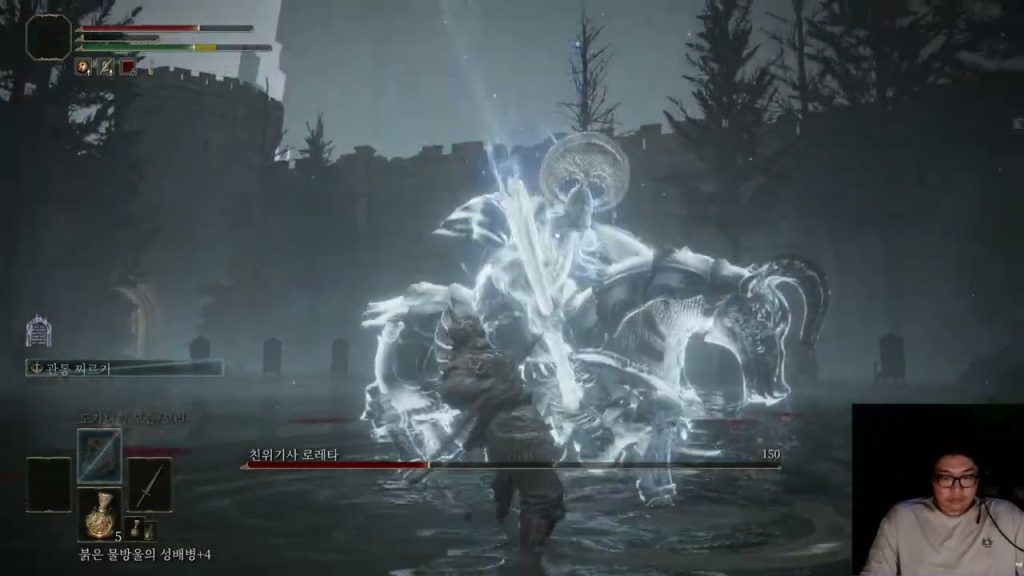Click the spell slot above the flask
This screenshot has width=1024, height=576.
pos(99,455)
